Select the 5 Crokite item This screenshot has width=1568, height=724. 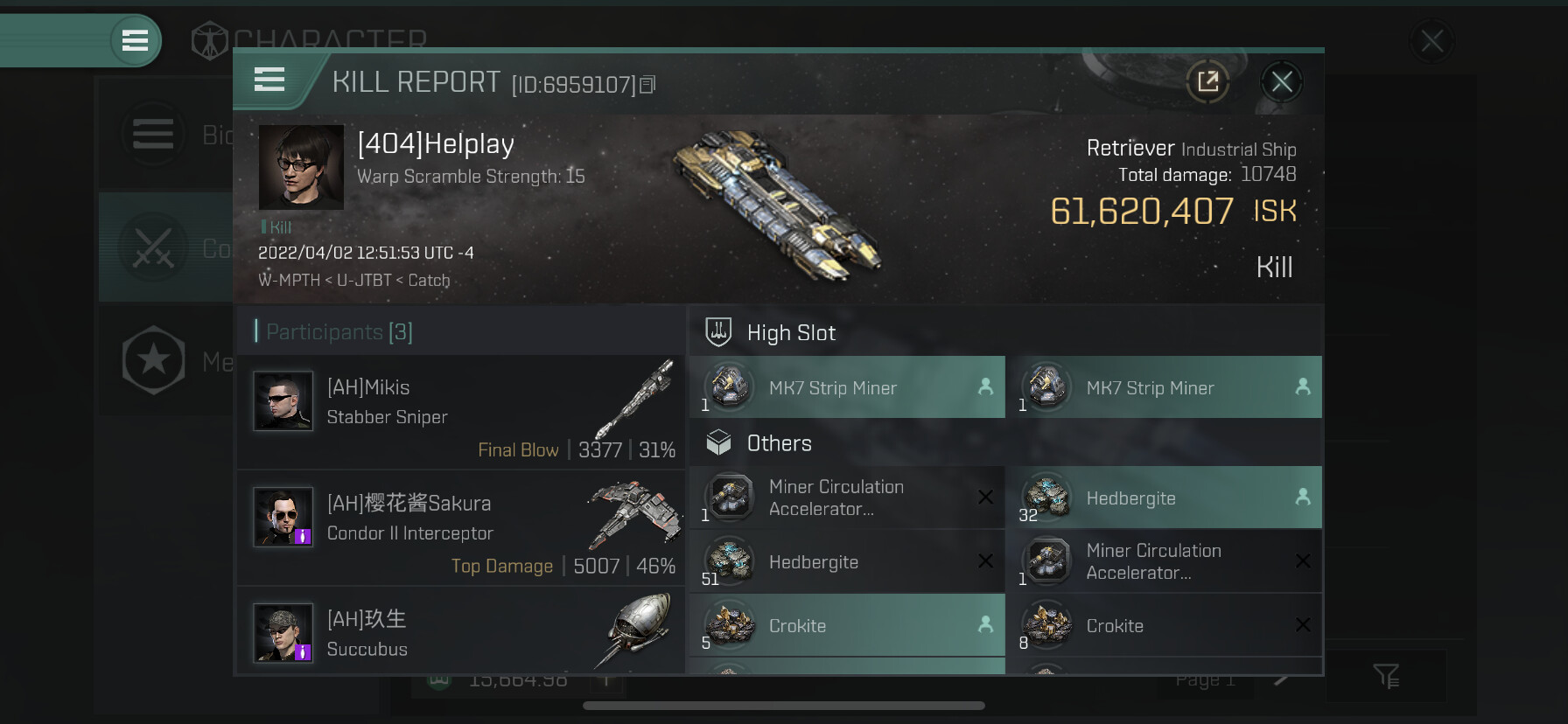tap(846, 626)
